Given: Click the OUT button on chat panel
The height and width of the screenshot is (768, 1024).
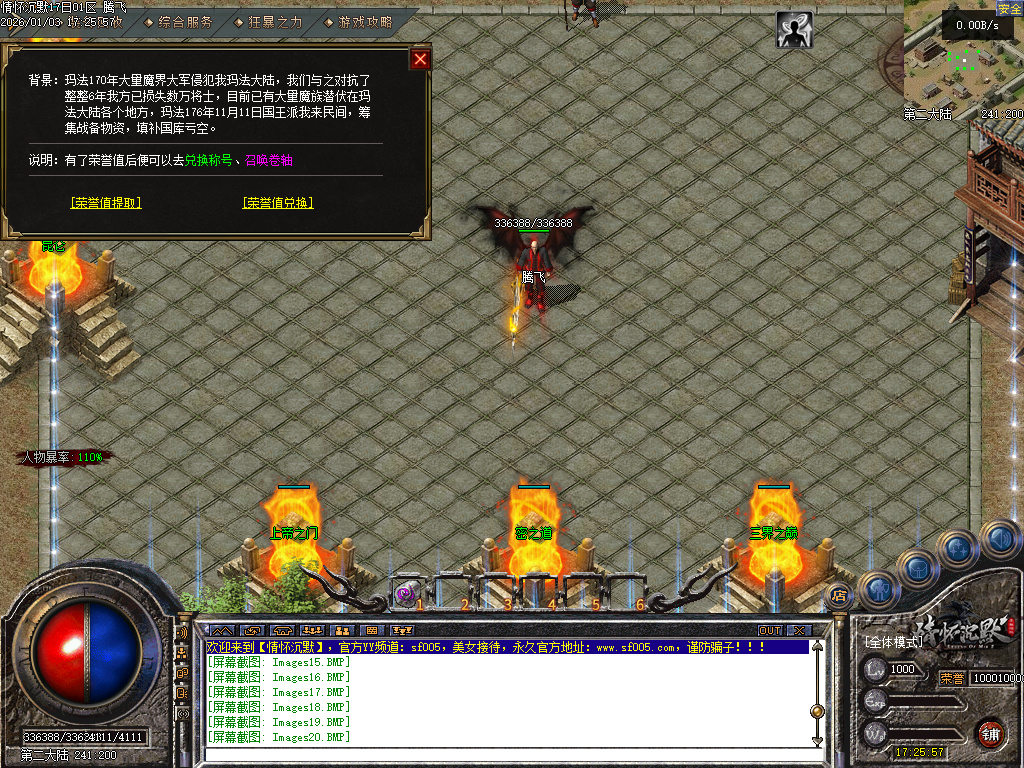Looking at the screenshot, I should coord(769,631).
